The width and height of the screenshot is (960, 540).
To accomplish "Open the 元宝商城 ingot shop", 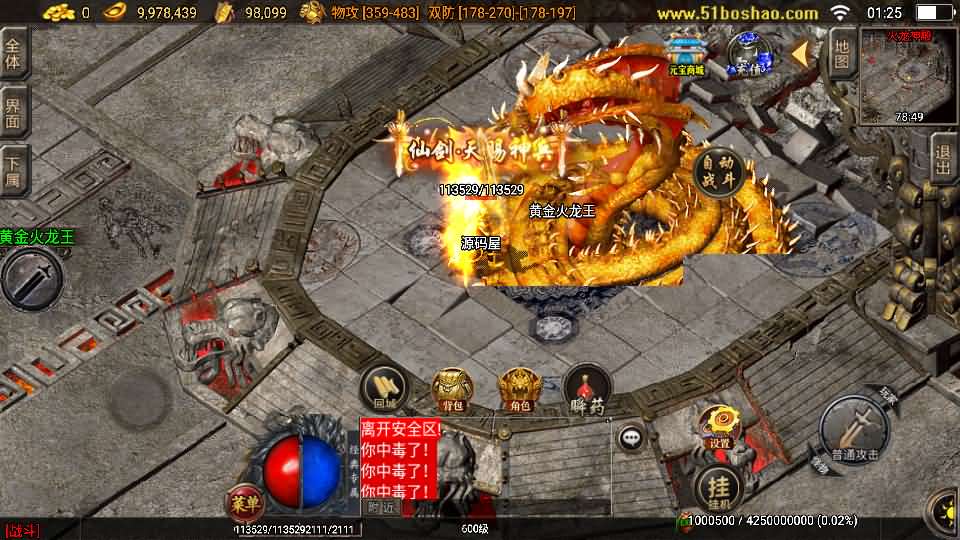I will coord(687,54).
